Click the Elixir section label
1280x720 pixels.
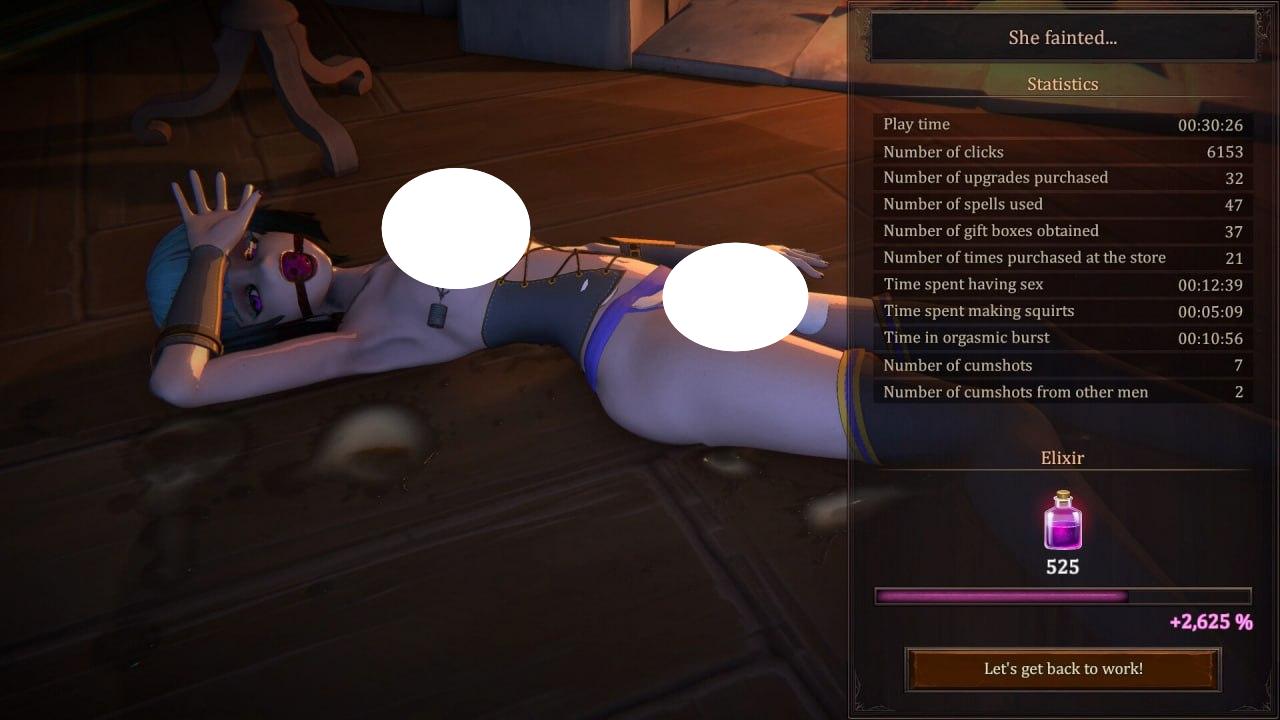[1062, 458]
